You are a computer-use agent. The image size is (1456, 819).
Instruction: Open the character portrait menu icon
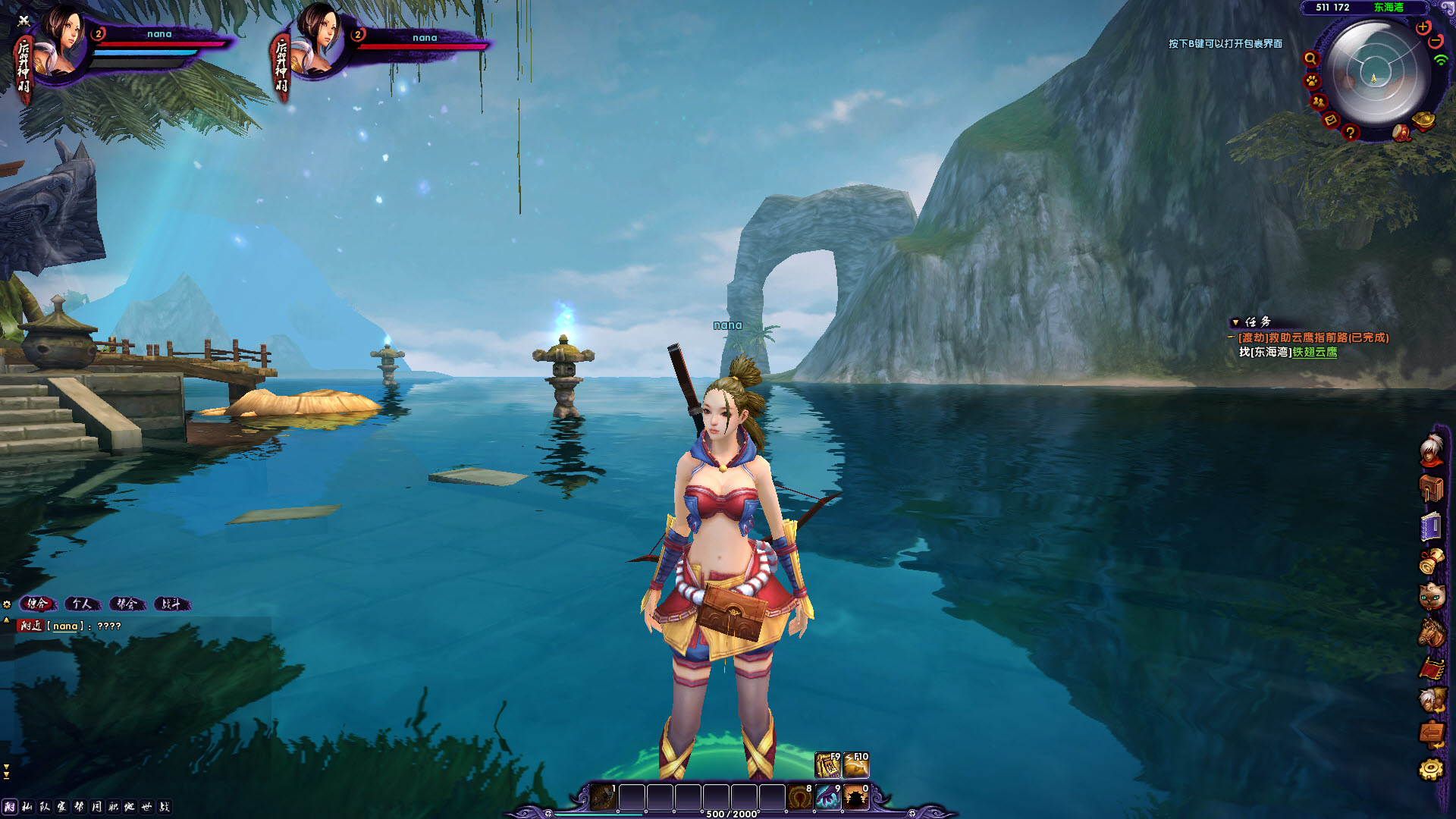tap(1432, 450)
